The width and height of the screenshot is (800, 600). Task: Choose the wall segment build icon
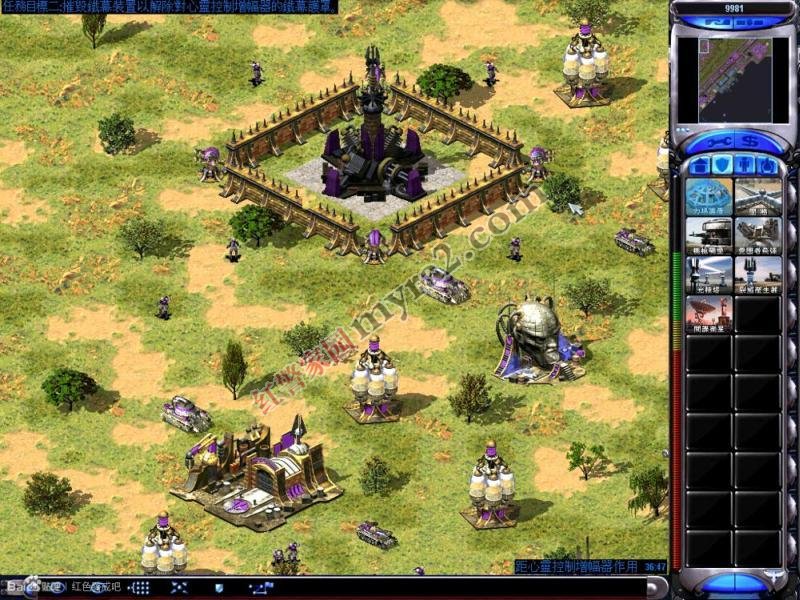coord(757,197)
